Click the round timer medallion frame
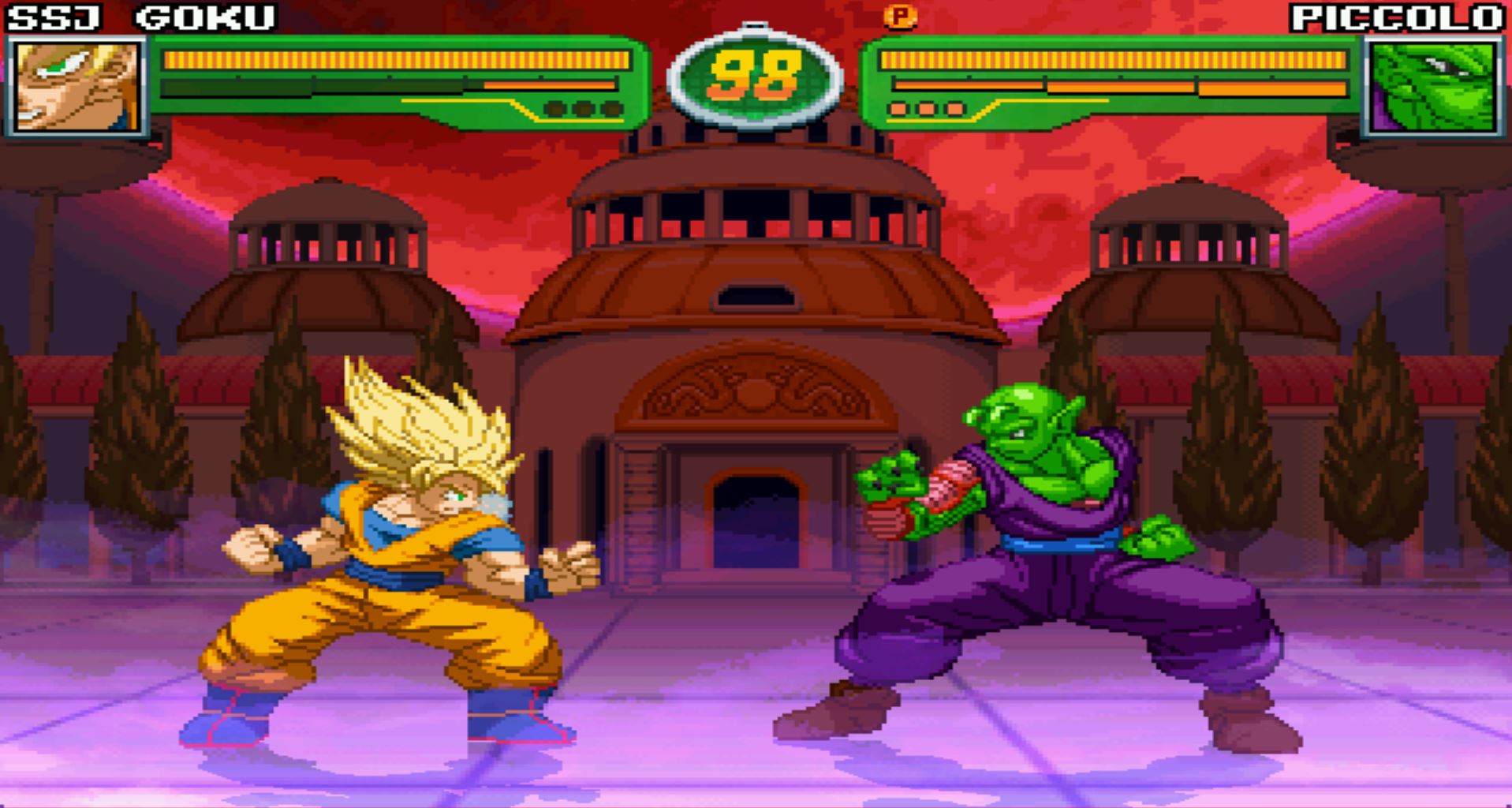This screenshot has width=1512, height=808. point(757,75)
